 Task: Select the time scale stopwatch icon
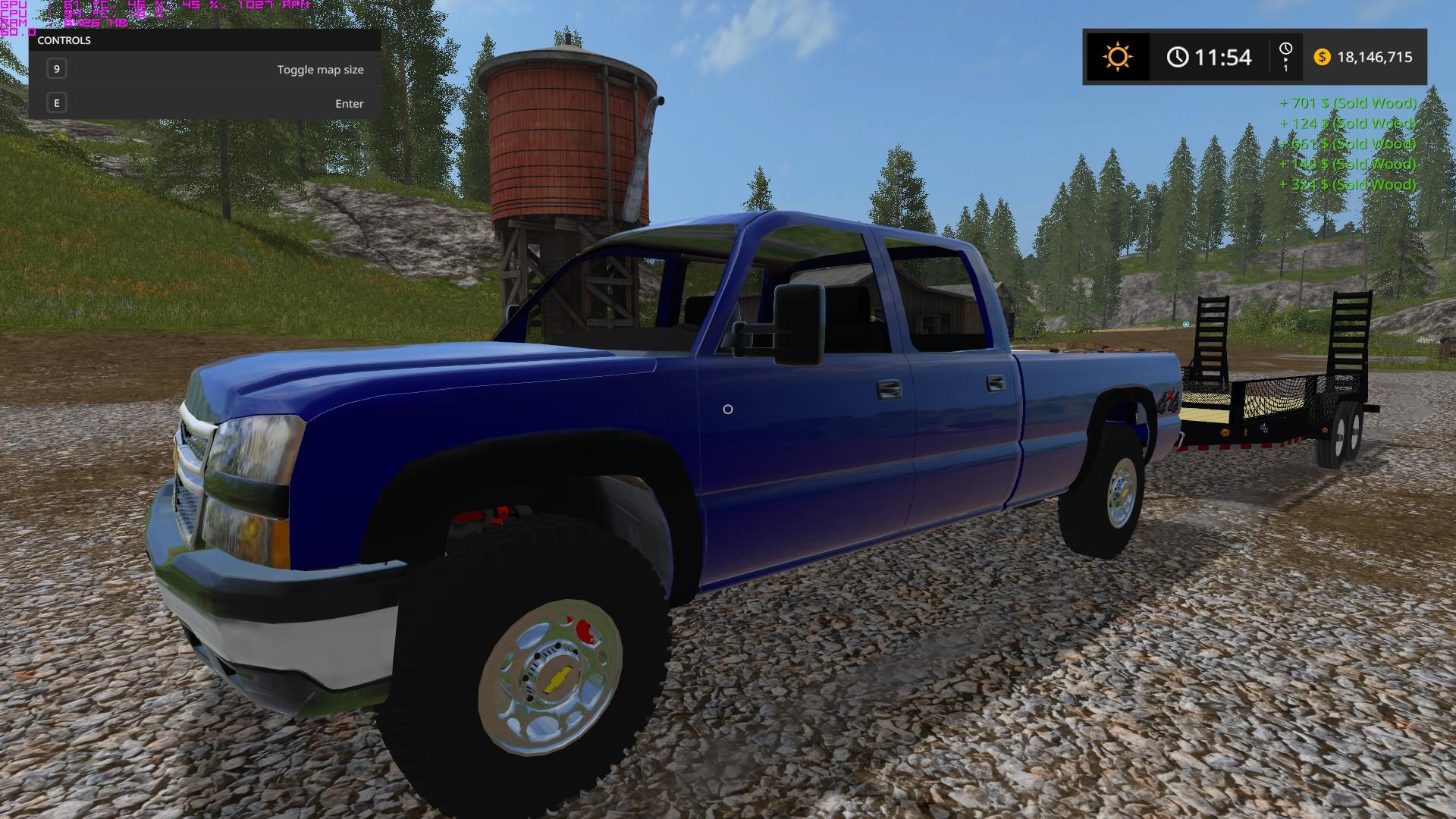click(1285, 50)
